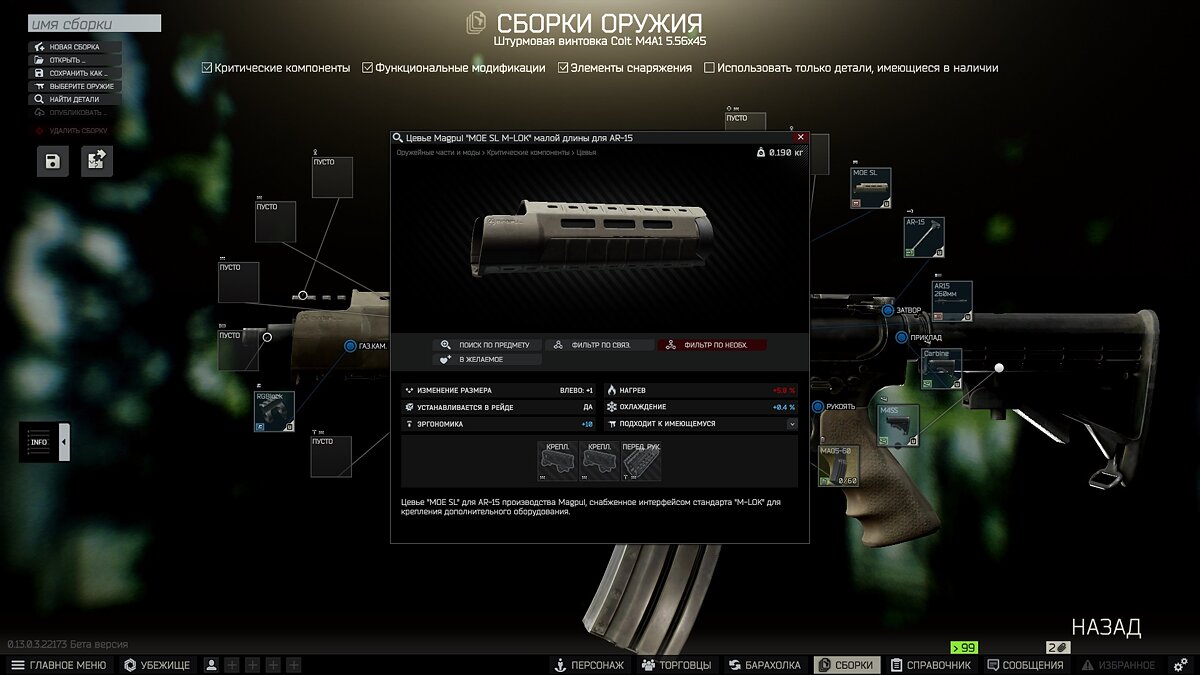Close the Magpul MOE SL handguard window
Viewport: 1200px width, 675px height.
800,137
